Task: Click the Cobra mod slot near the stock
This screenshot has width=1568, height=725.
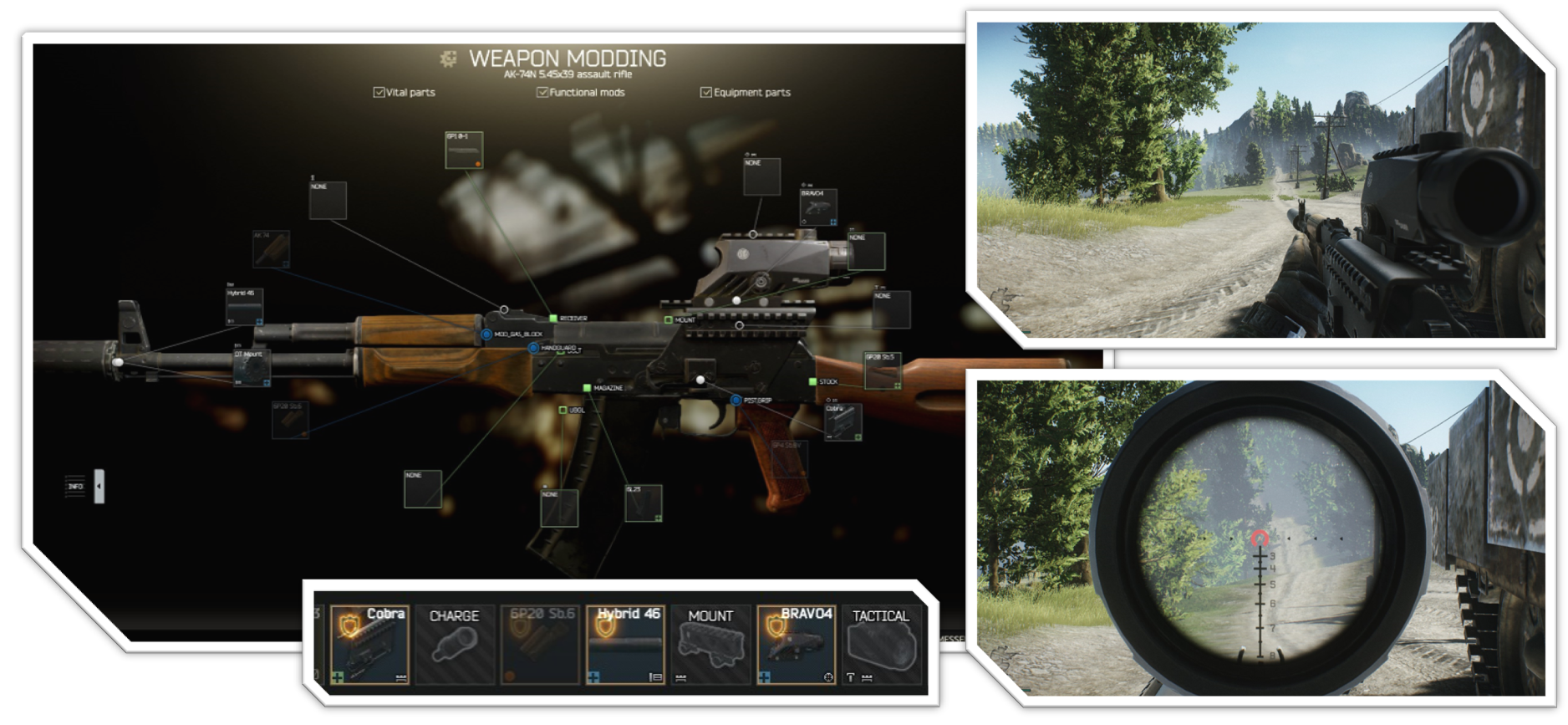Action: pos(843,421)
